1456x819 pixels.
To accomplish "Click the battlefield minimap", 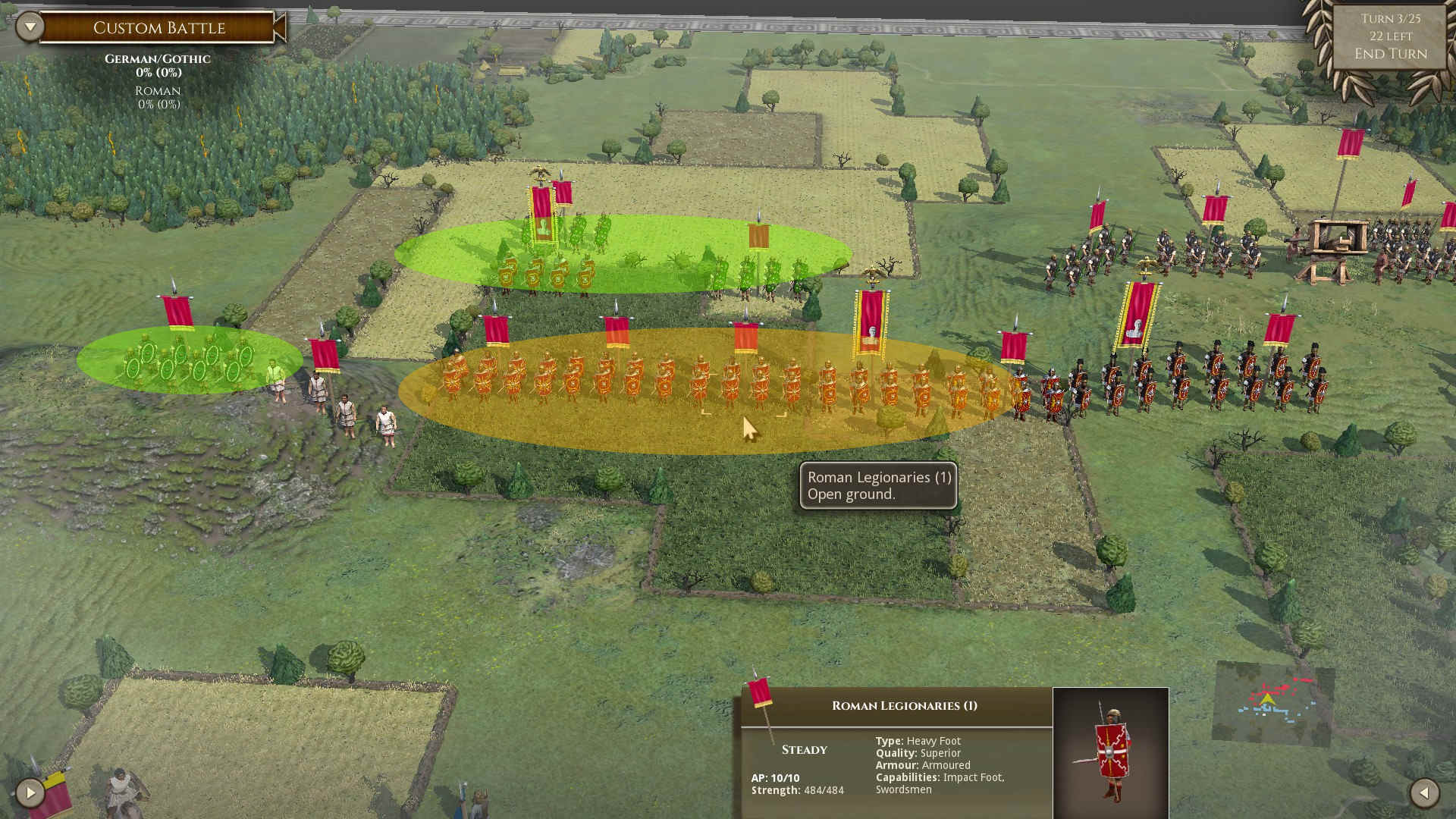I will coord(1273,703).
